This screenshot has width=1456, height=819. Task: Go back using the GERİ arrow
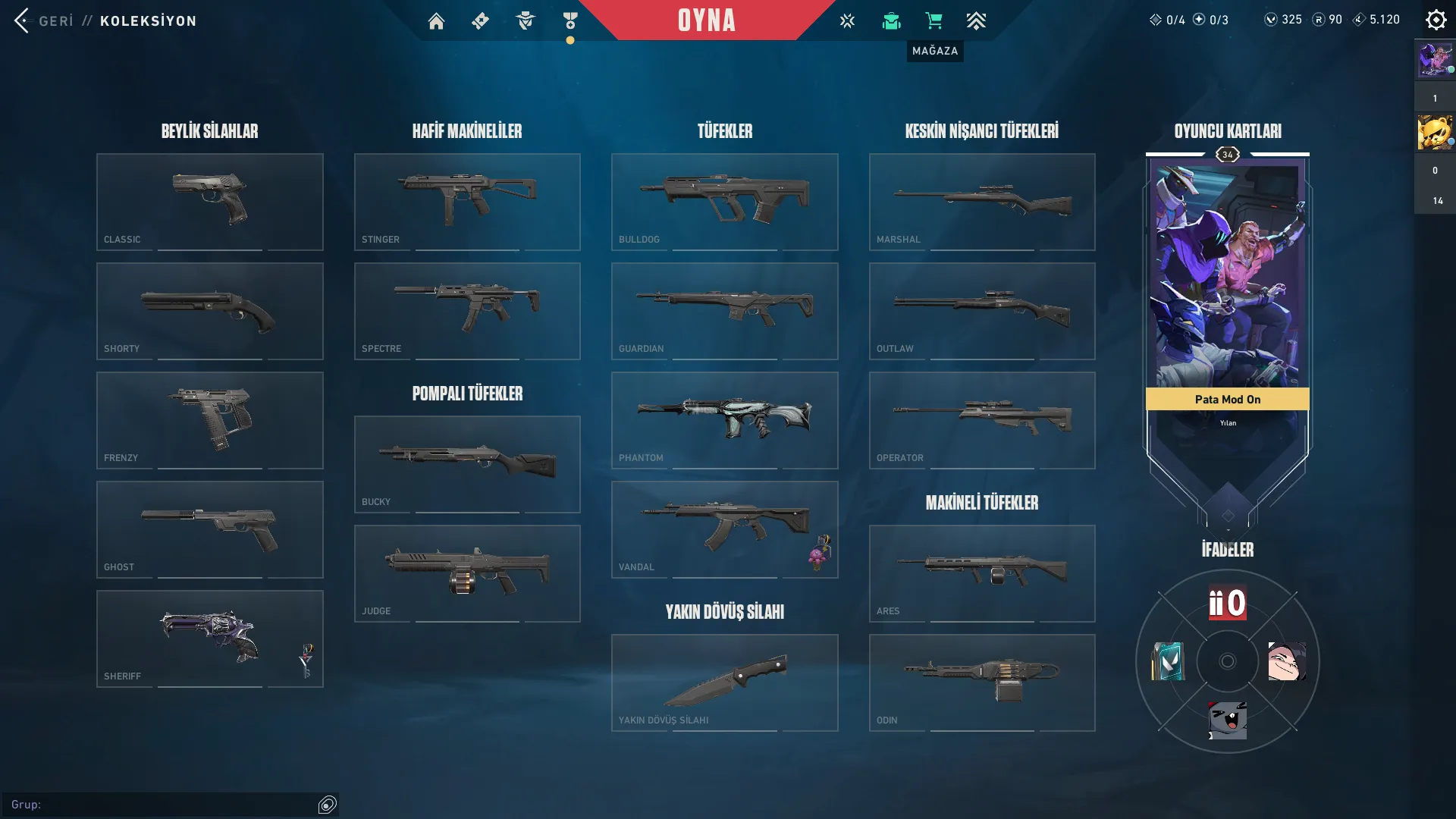tap(22, 20)
